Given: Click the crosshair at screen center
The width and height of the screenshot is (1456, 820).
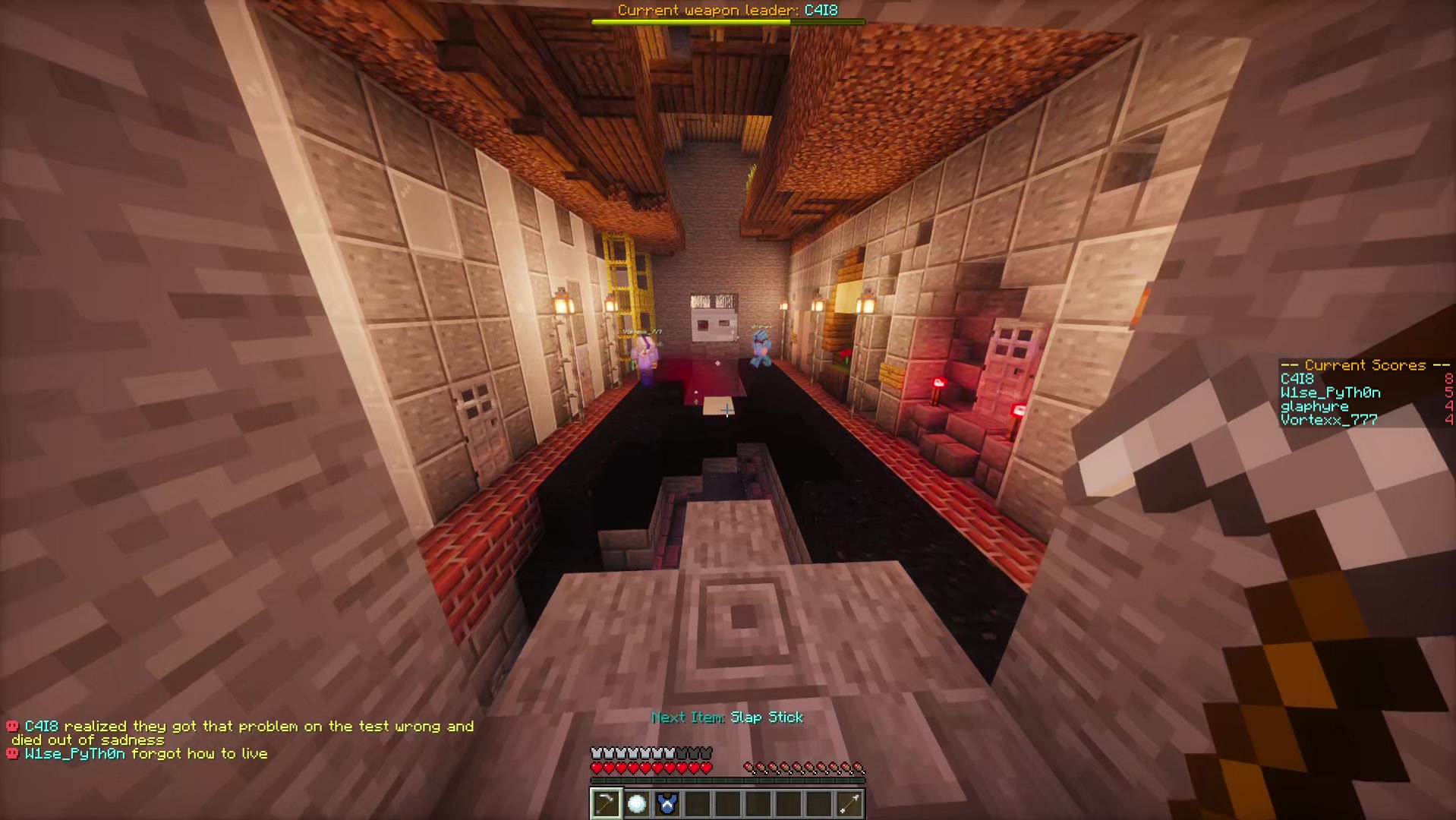Looking at the screenshot, I should pos(728,410).
